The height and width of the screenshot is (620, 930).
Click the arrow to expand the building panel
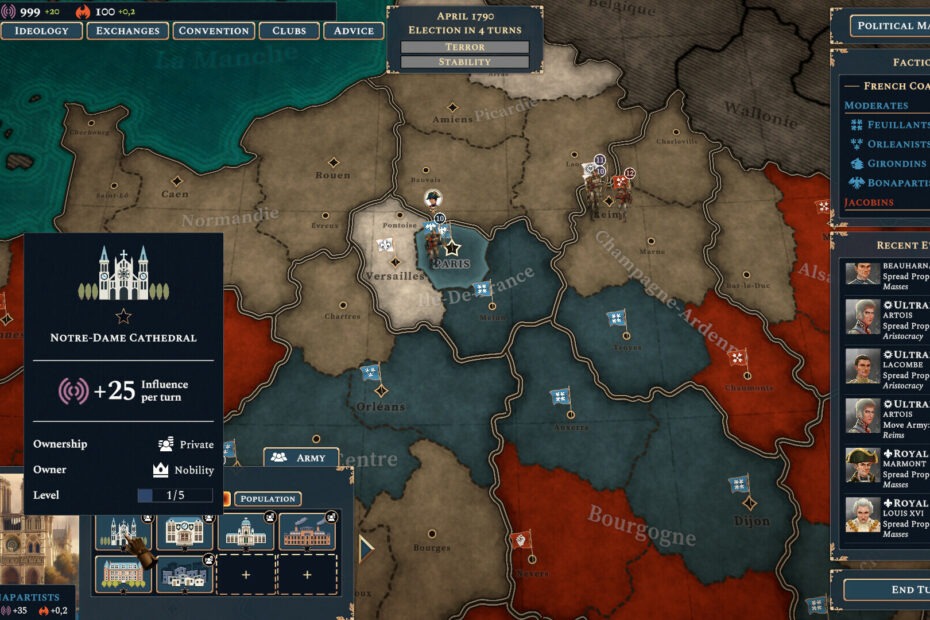(366, 548)
